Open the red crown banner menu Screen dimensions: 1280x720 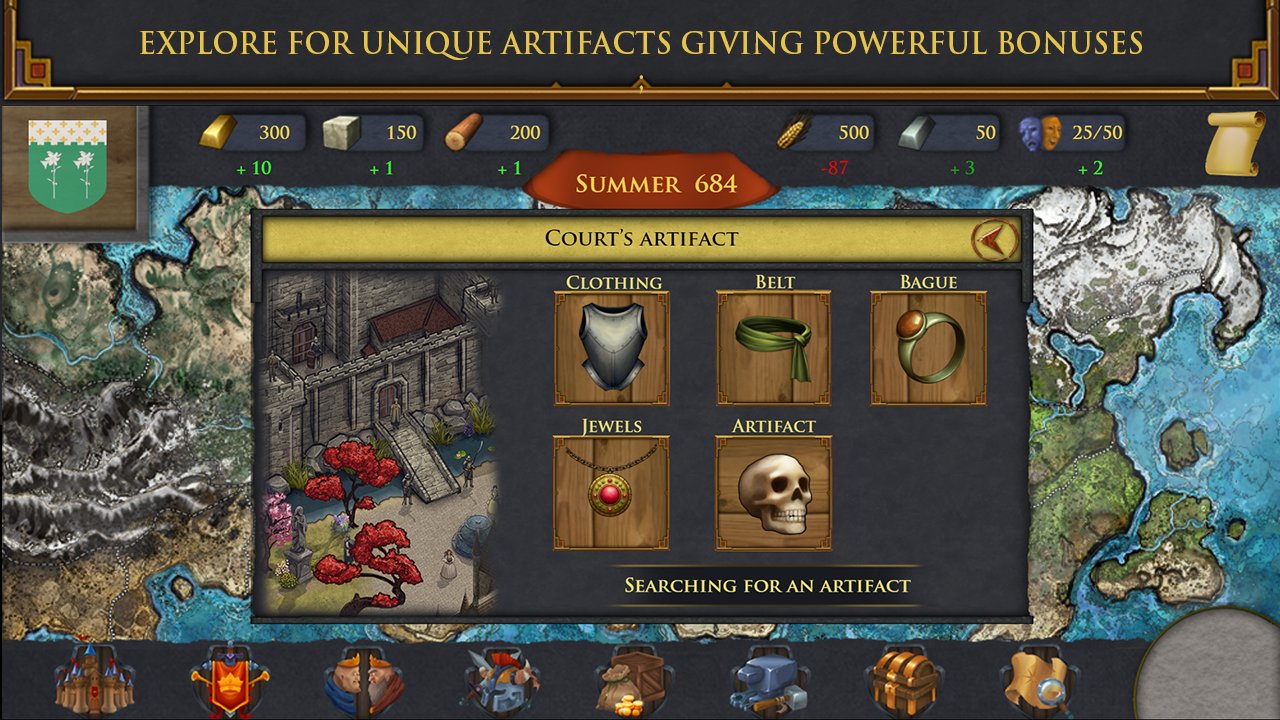coord(229,681)
